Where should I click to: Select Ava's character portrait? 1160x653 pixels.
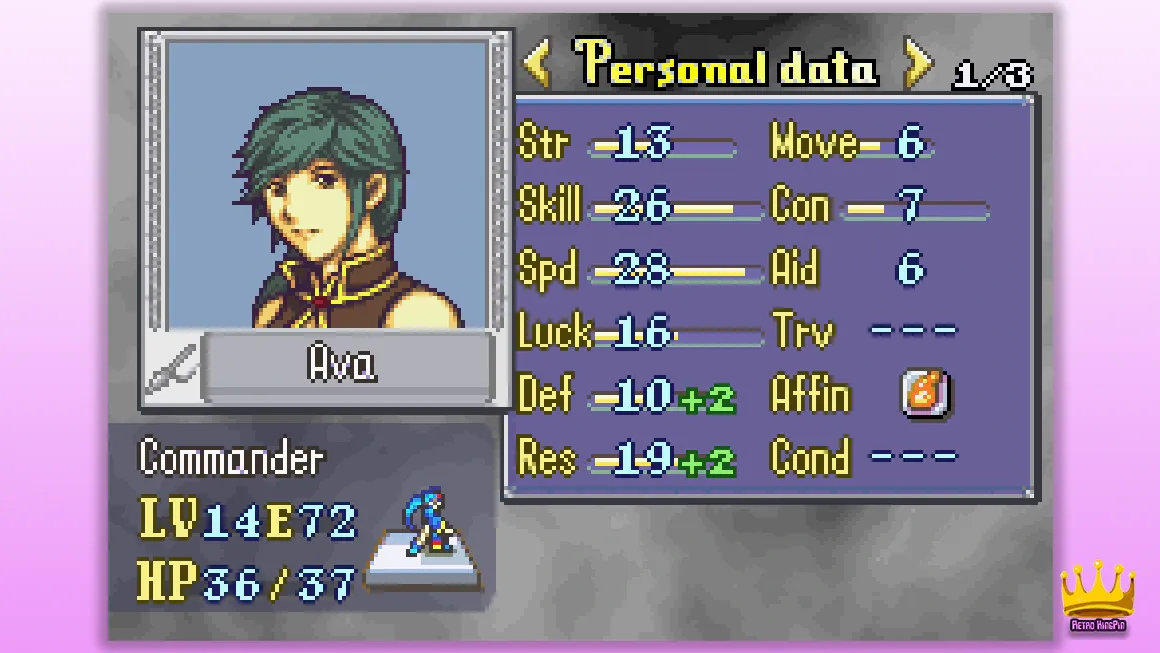coord(326,185)
